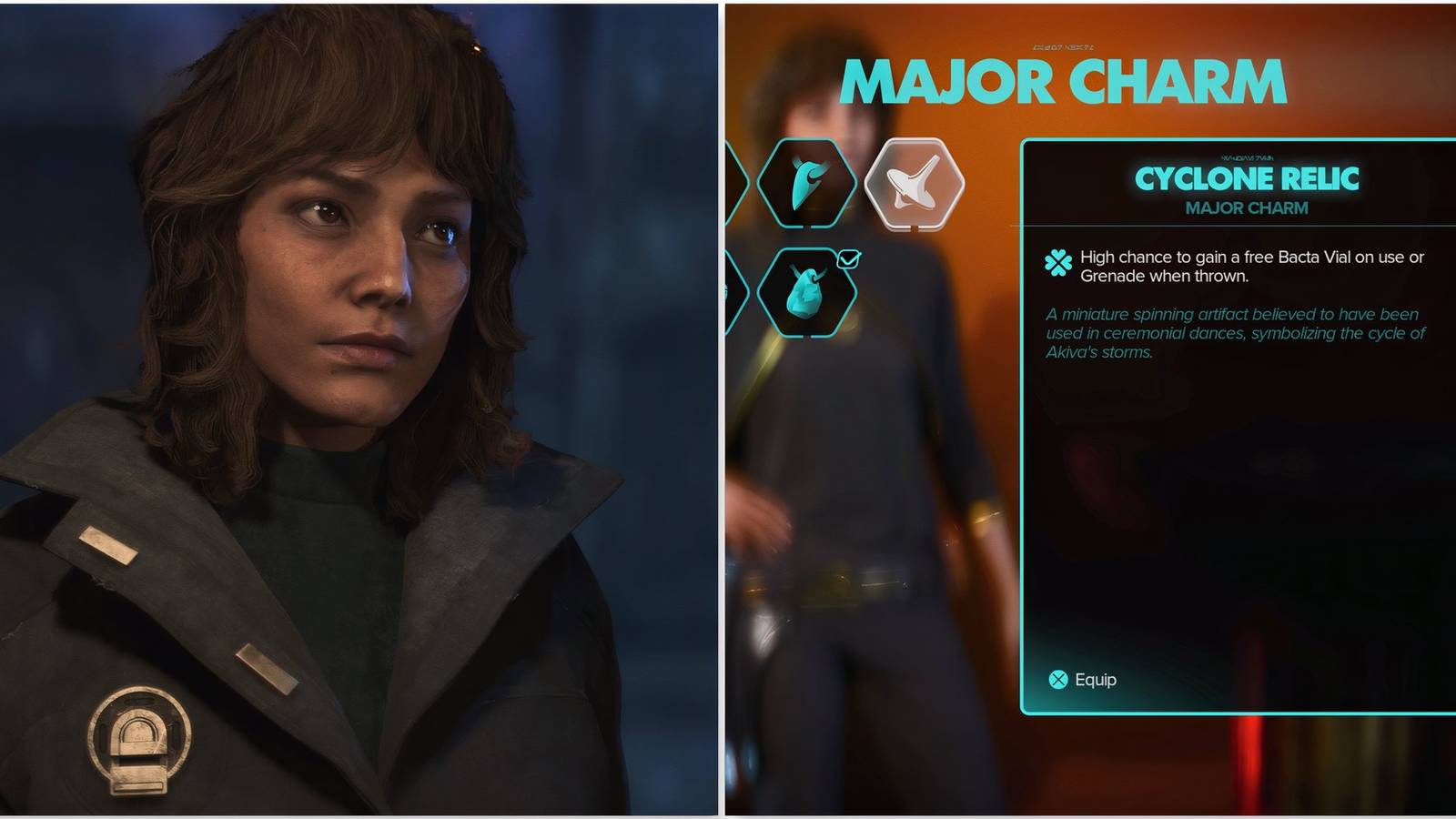Click the X button symbol next to Equip
This screenshot has height=819, width=1456.
point(1057,680)
